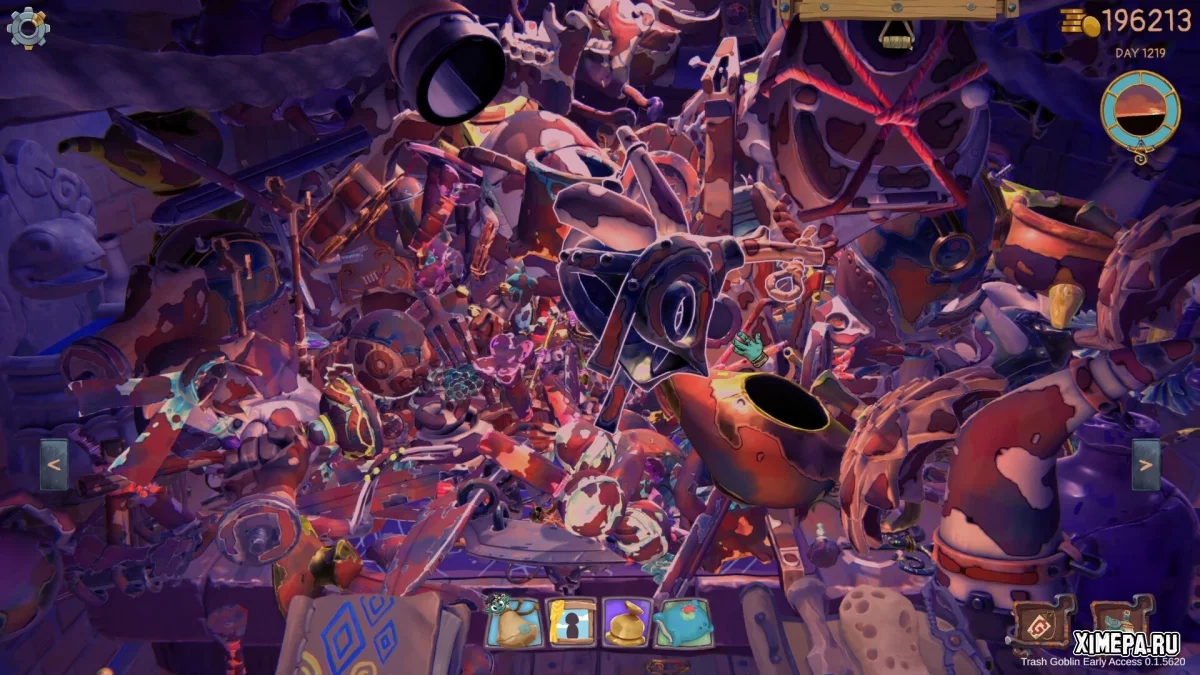
Task: Click the gold coin stack icon
Action: pyautogui.click(x=1080, y=21)
